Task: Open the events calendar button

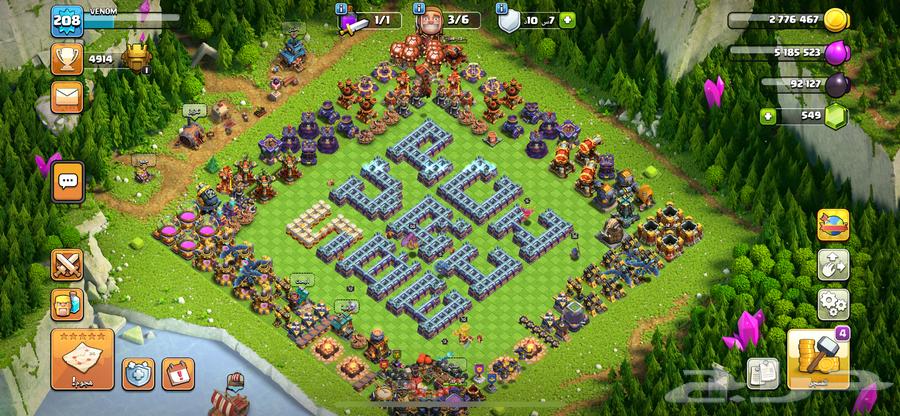Action: pyautogui.click(x=178, y=374)
